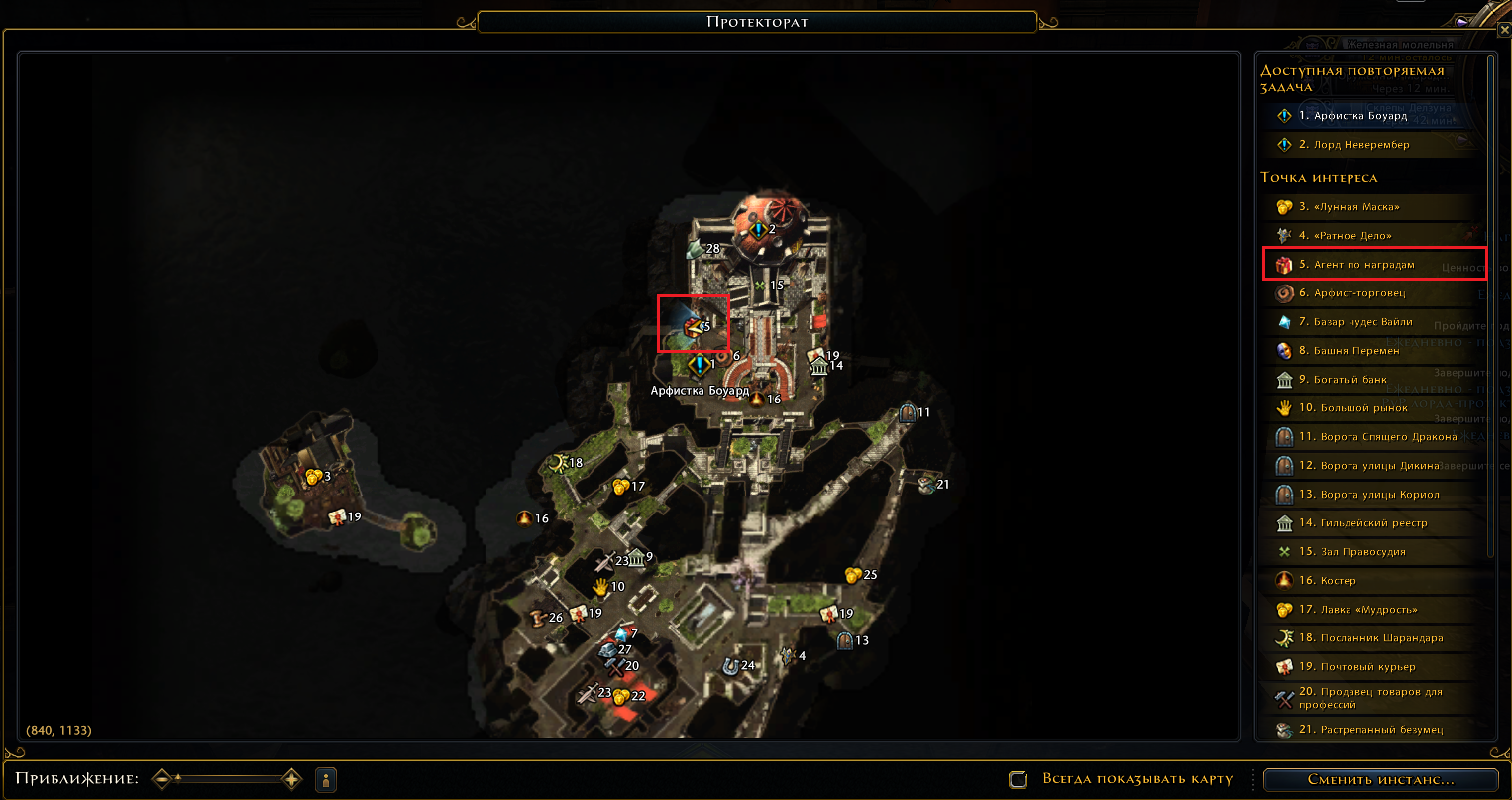Close the Протекторат map window
The width and height of the screenshot is (1512, 800).
(x=1505, y=31)
